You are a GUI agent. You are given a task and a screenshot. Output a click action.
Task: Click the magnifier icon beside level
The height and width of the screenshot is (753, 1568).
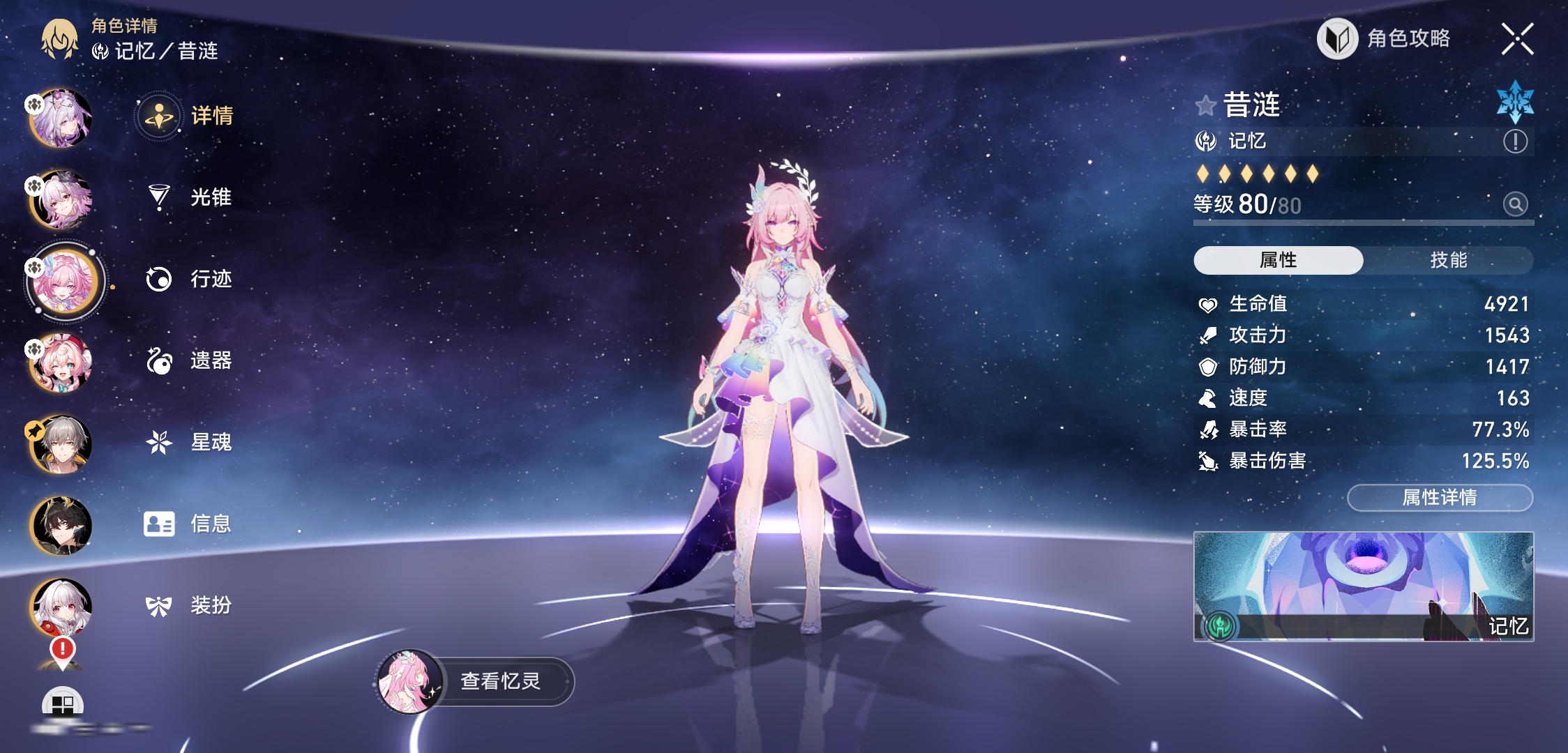[x=1515, y=204]
